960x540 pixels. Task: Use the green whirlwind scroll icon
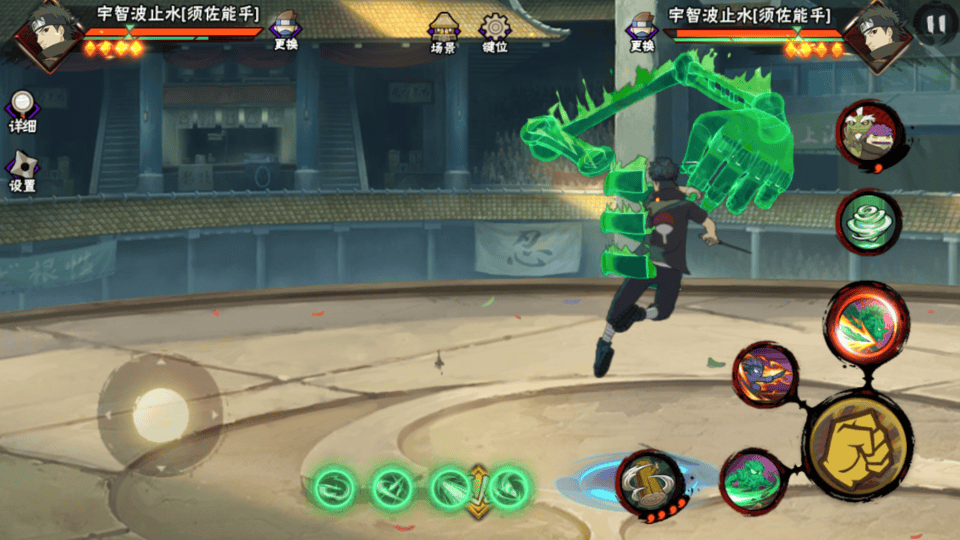(x=868, y=221)
